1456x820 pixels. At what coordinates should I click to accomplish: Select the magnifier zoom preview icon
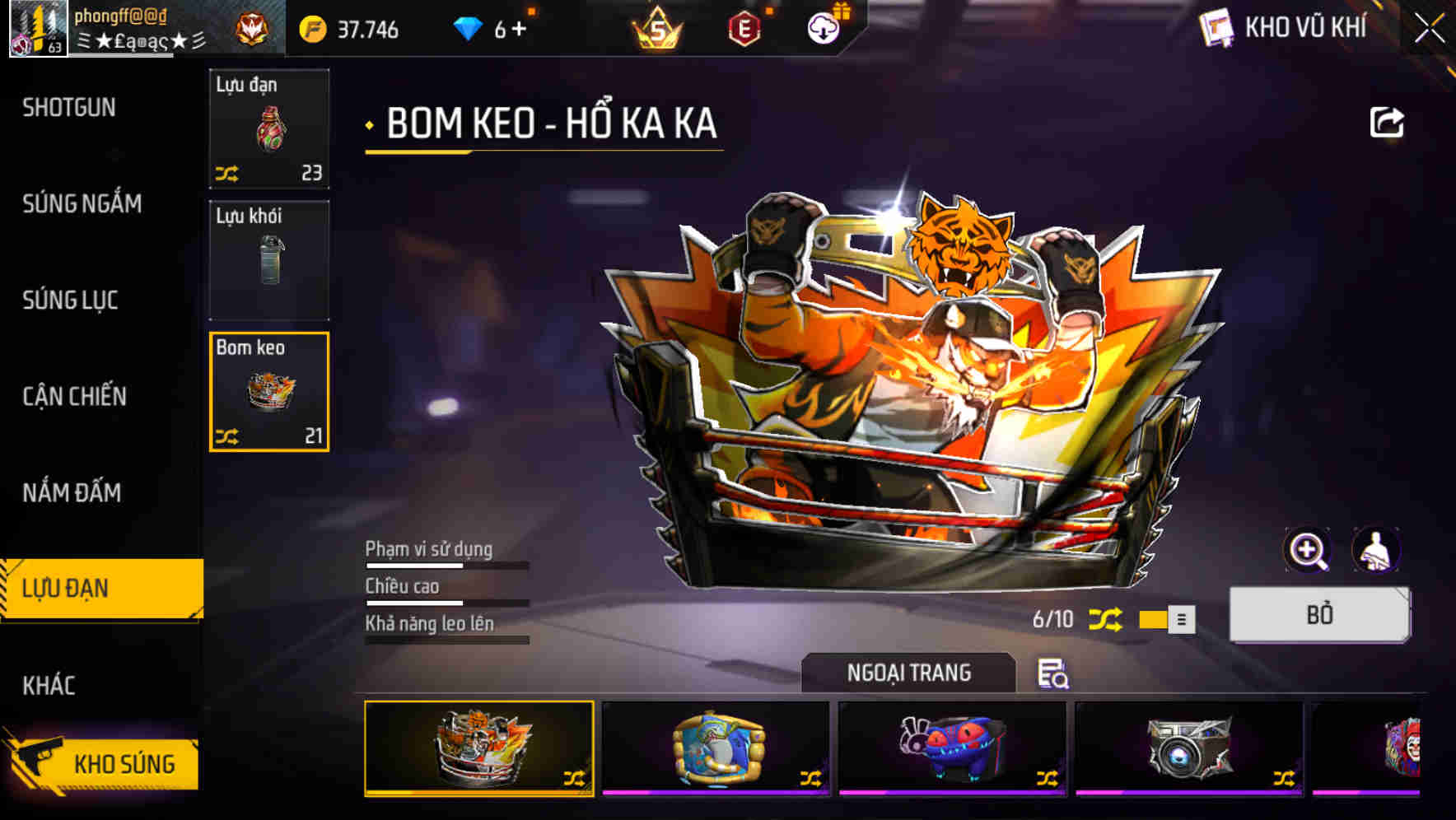tap(1309, 550)
